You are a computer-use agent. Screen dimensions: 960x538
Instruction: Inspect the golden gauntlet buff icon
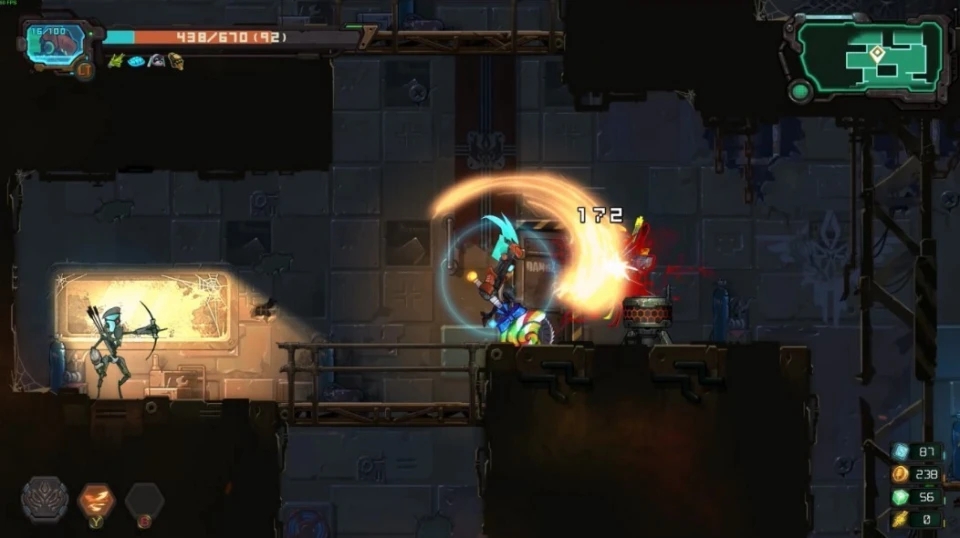pyautogui.click(x=176, y=62)
